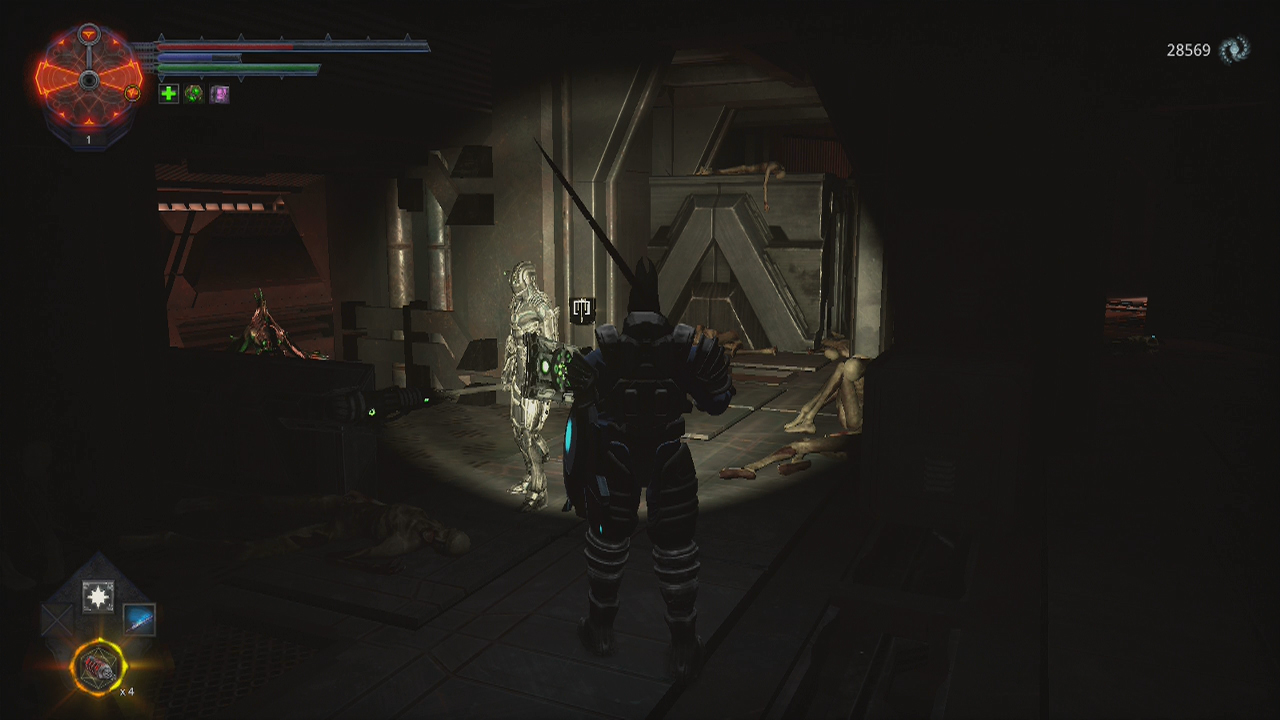1280x720 pixels.
Task: Toggle the top triangle indicator on the compass
Action: click(x=89, y=32)
